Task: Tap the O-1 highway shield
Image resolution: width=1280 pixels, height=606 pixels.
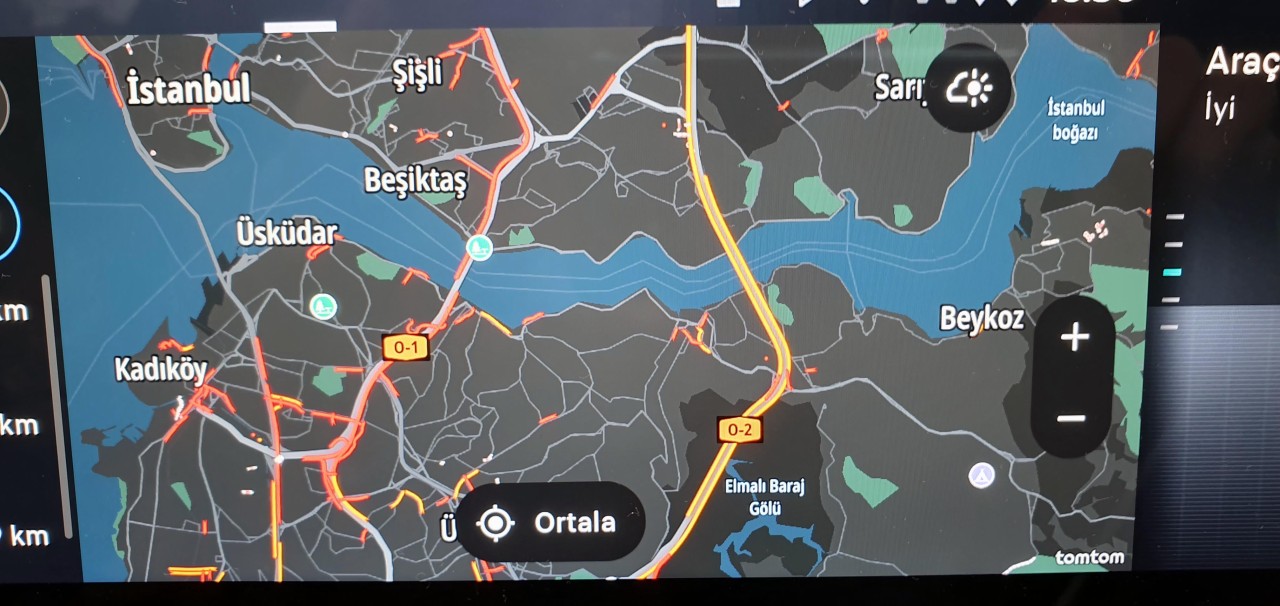Action: pos(405,348)
